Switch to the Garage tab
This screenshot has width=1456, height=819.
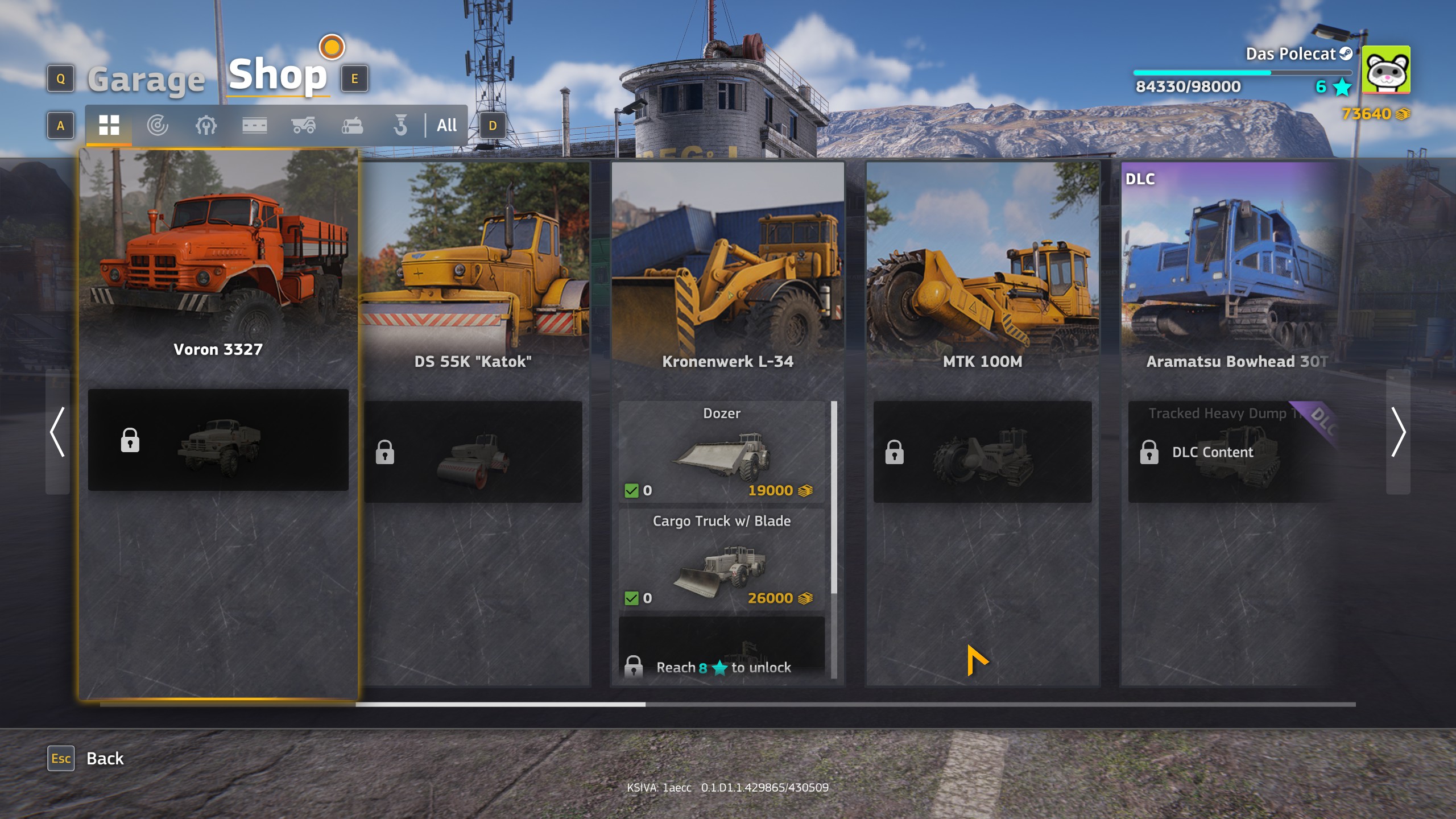tap(146, 80)
